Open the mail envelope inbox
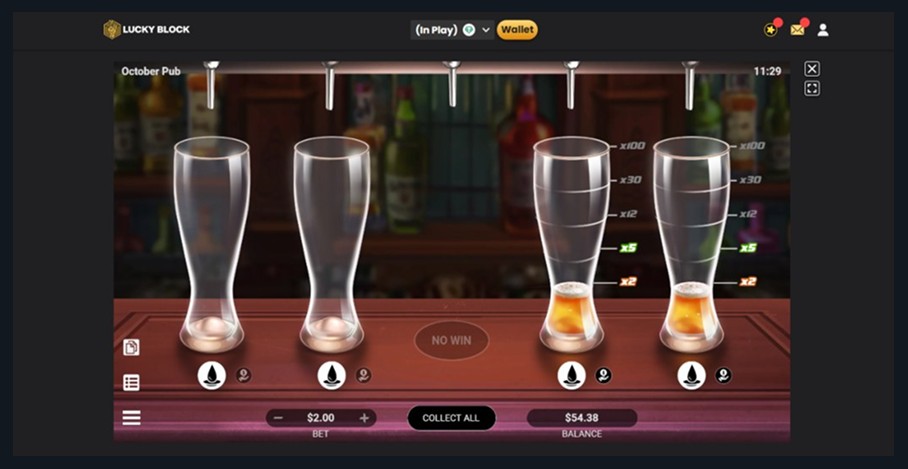The image size is (908, 469). [797, 30]
